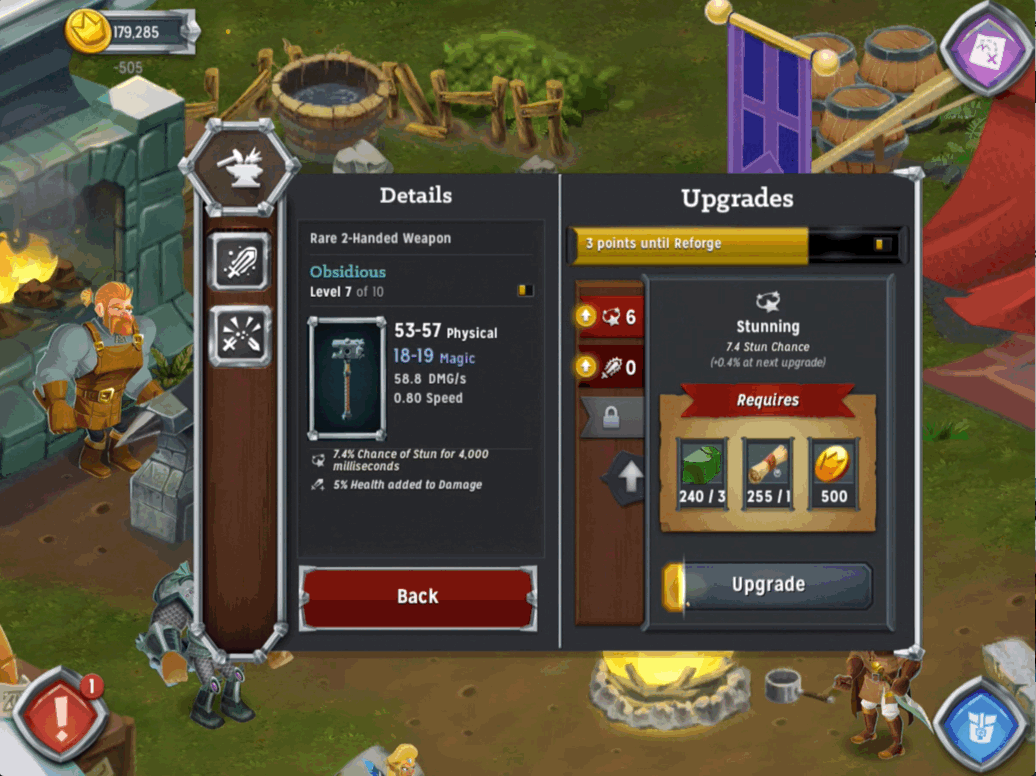
Task: Open the sparkle weapon tab
Action: pyautogui.click(x=240, y=336)
